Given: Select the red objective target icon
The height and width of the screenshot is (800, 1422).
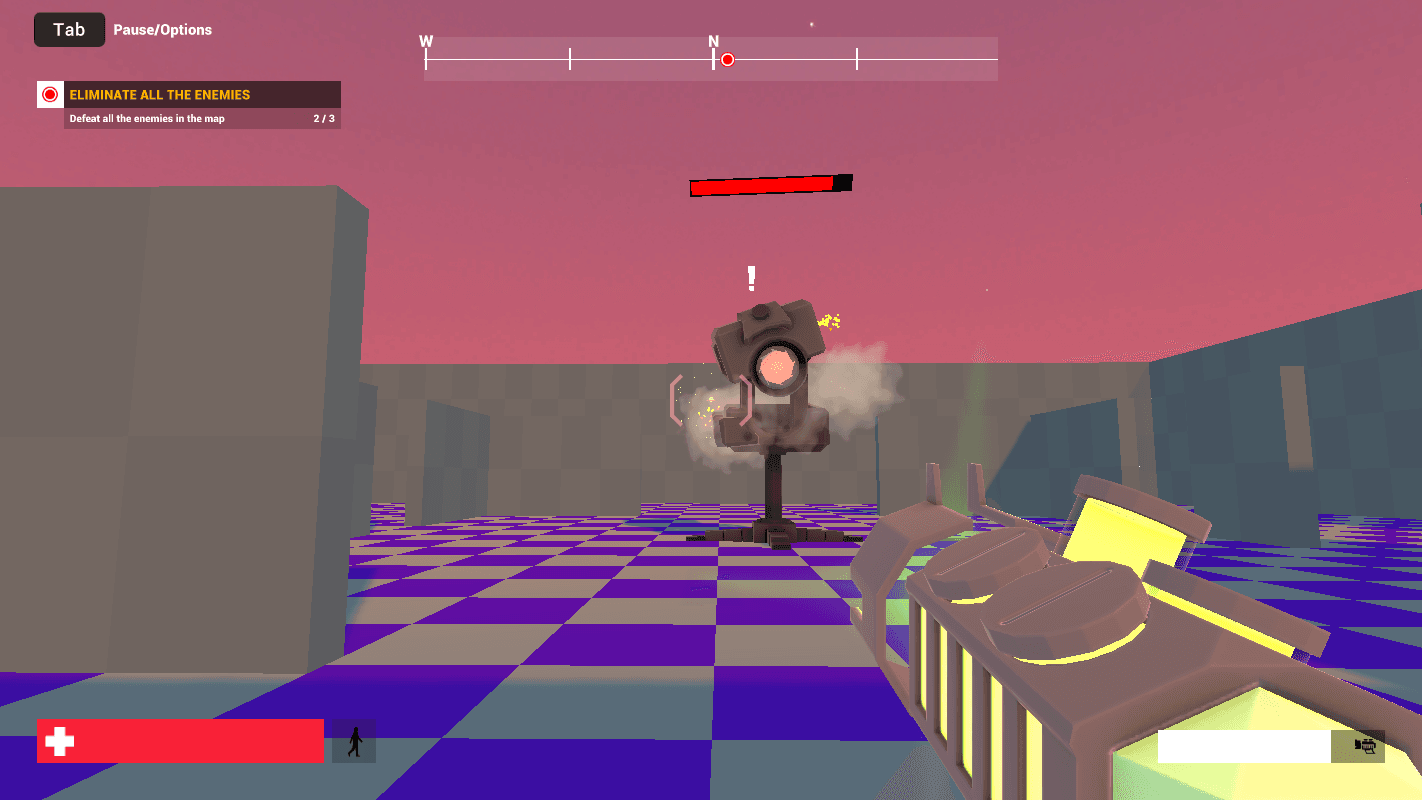Looking at the screenshot, I should click(x=50, y=95).
